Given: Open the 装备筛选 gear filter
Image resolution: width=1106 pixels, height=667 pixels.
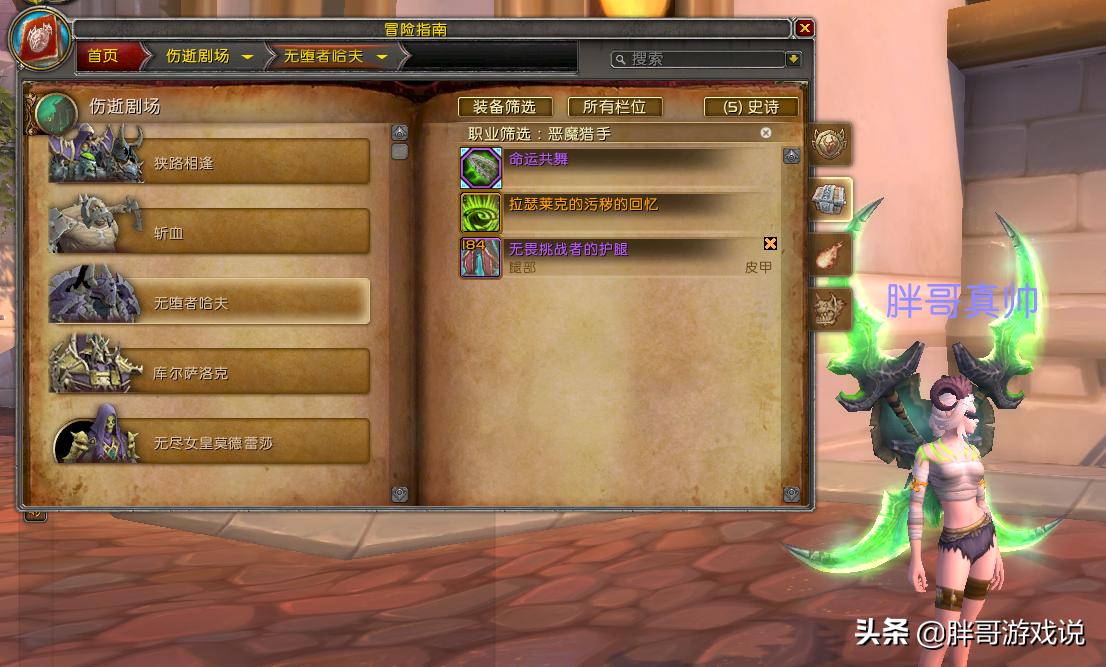Looking at the screenshot, I should click(x=504, y=107).
